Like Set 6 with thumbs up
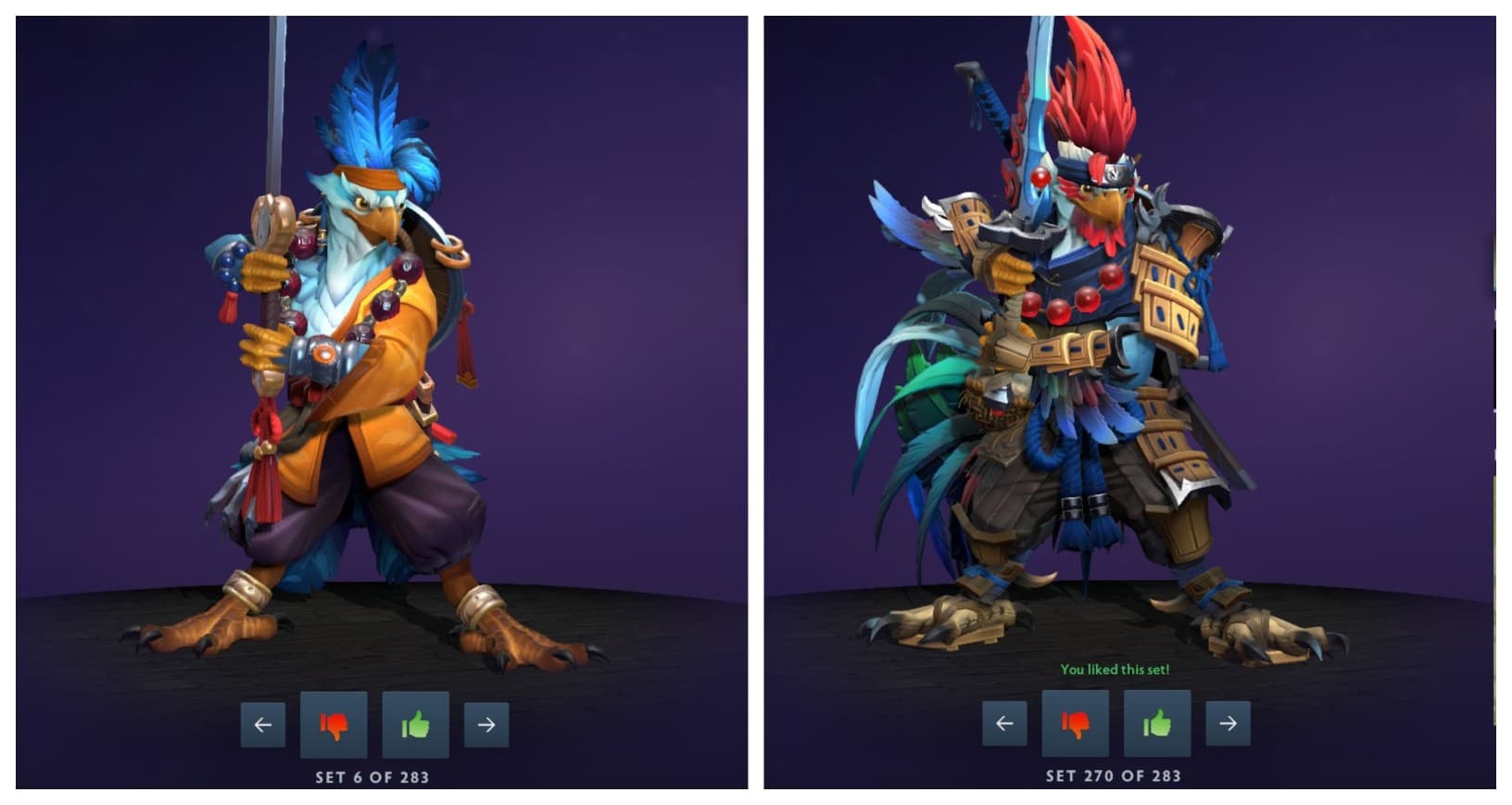The image size is (1512, 805). coord(416,724)
